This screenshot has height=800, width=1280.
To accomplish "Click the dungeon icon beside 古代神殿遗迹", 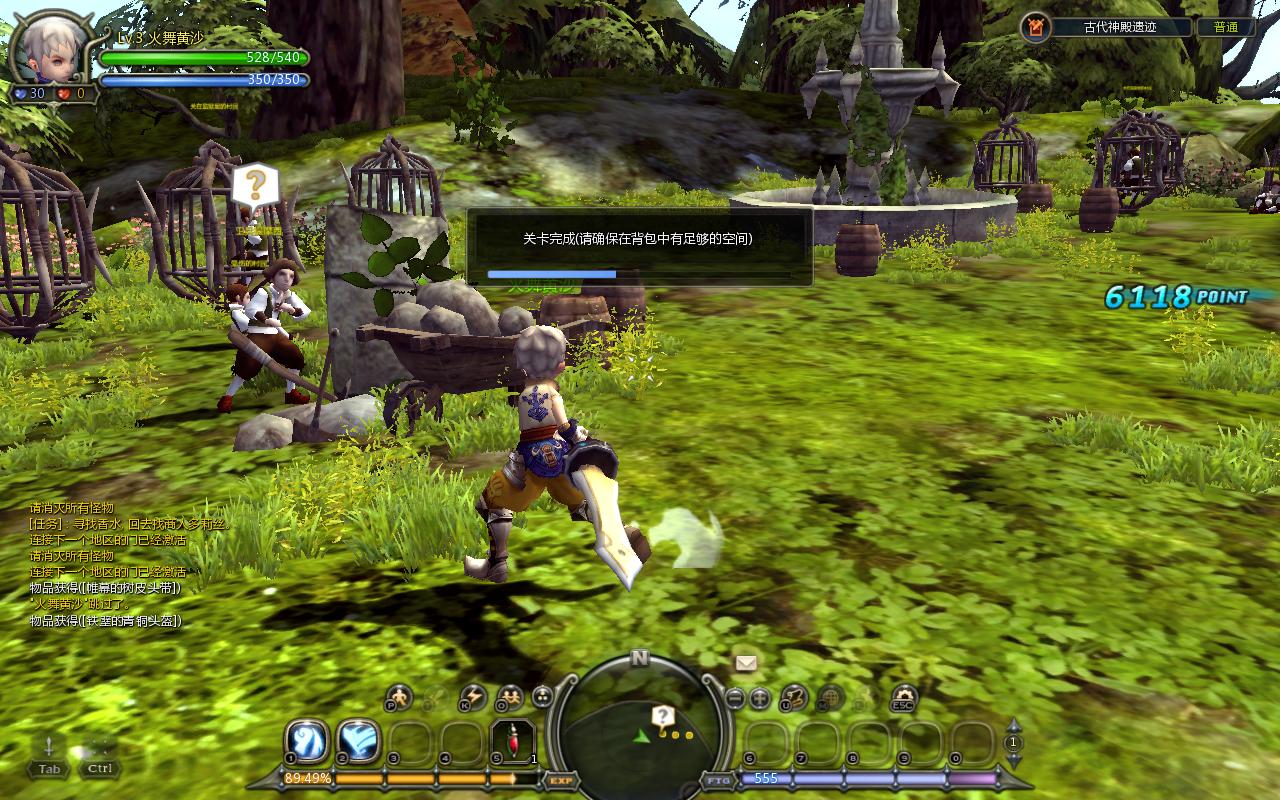I will (x=1036, y=27).
